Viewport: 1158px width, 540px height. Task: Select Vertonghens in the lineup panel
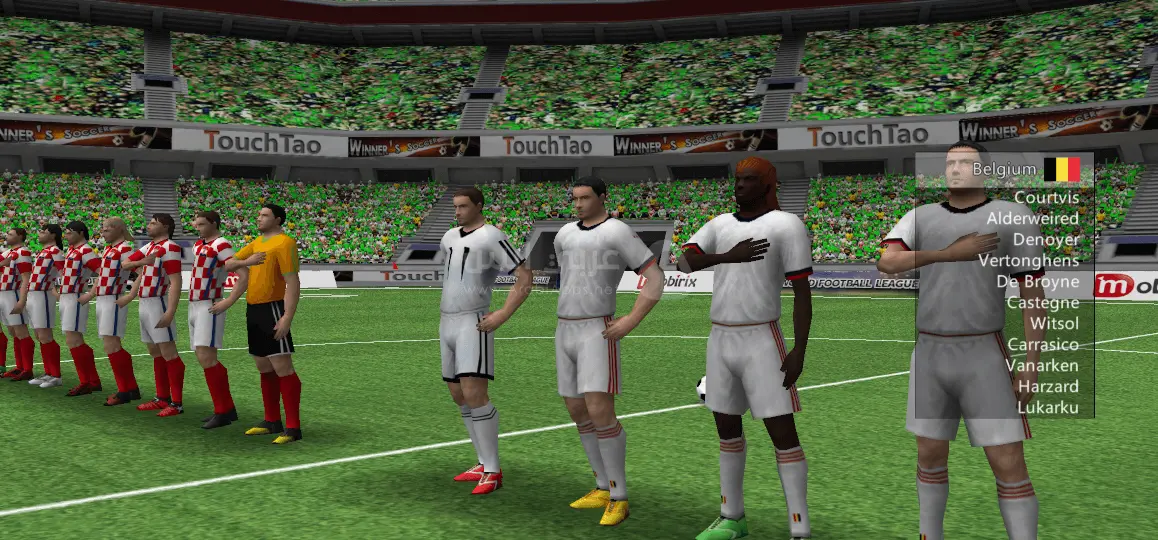pyautogui.click(x=1028, y=261)
